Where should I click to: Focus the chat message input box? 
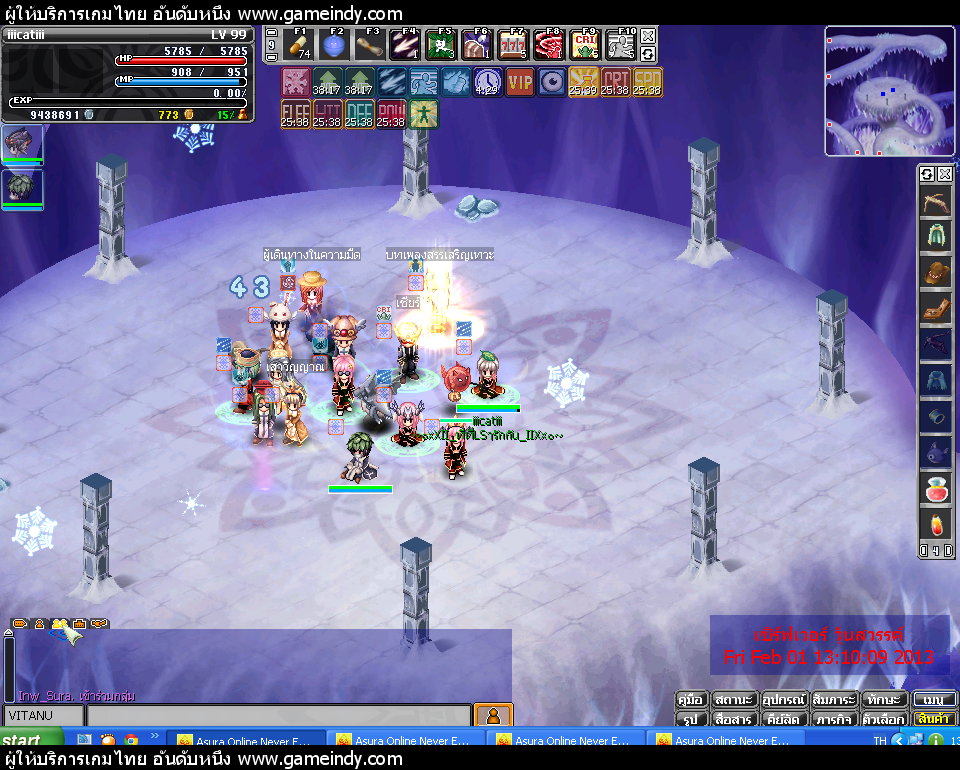(278, 715)
